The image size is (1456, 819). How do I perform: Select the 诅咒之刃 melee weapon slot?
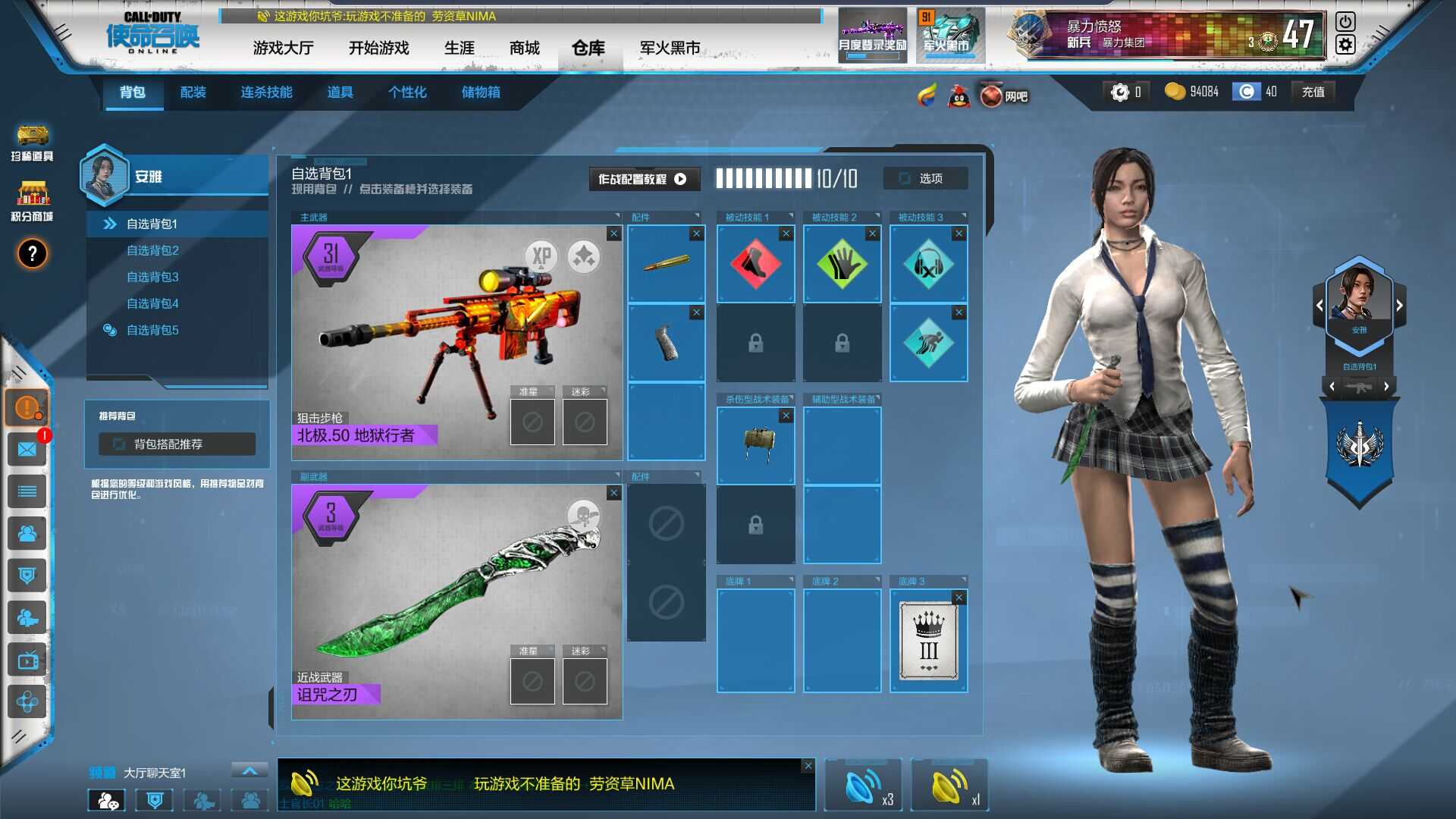[457, 601]
